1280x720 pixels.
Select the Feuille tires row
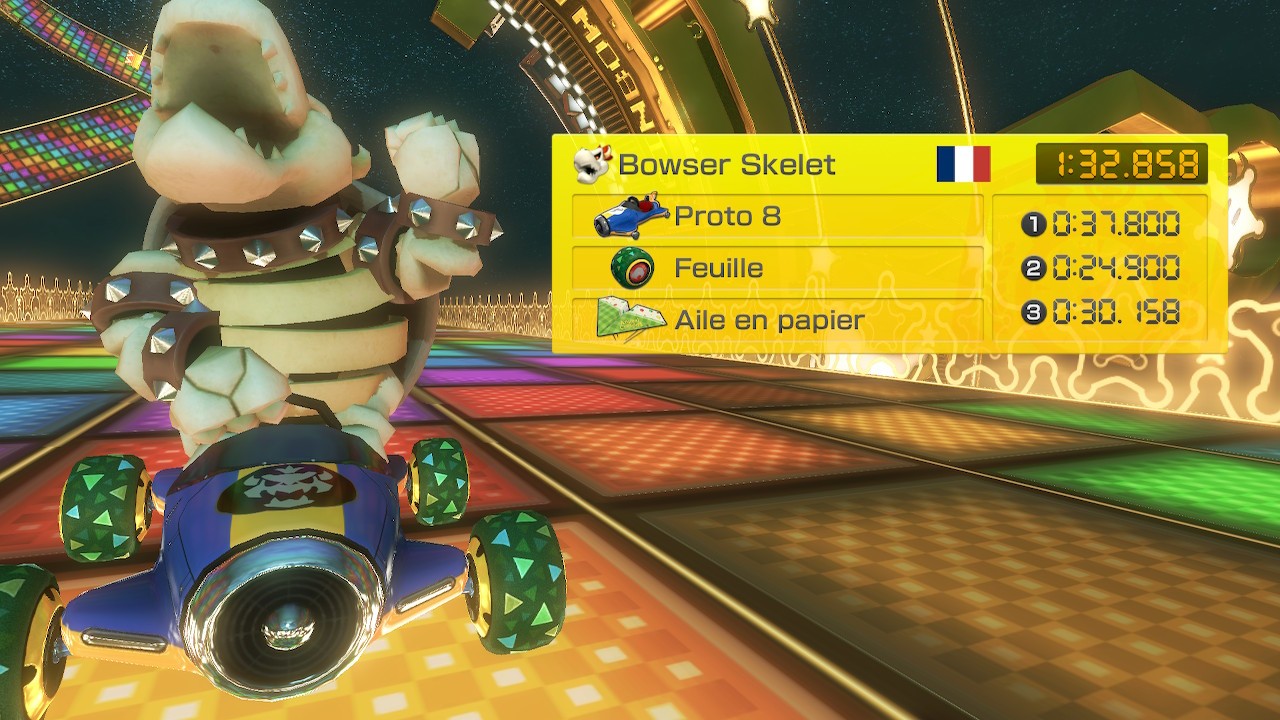click(777, 268)
